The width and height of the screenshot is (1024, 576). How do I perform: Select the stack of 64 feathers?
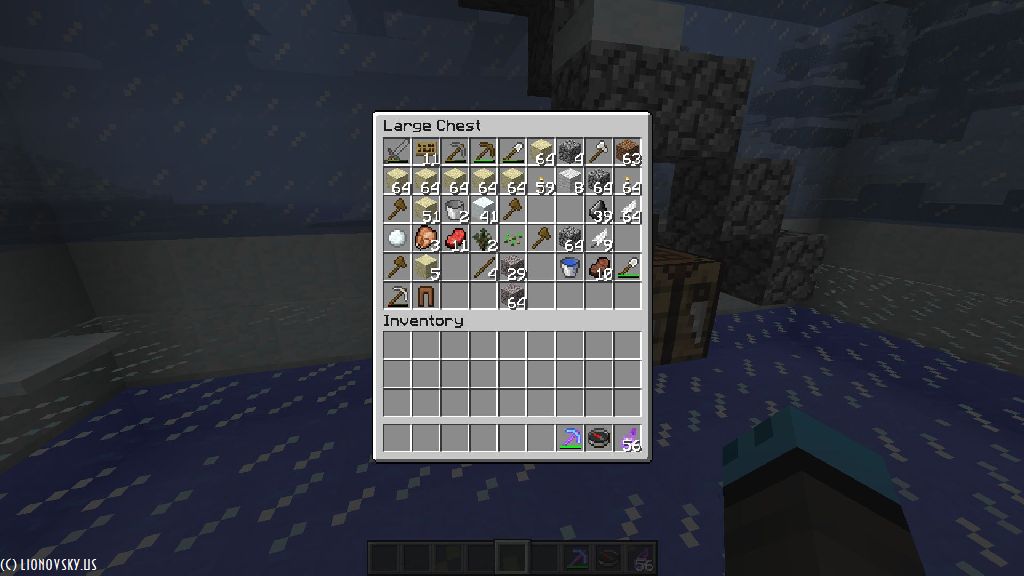627,210
